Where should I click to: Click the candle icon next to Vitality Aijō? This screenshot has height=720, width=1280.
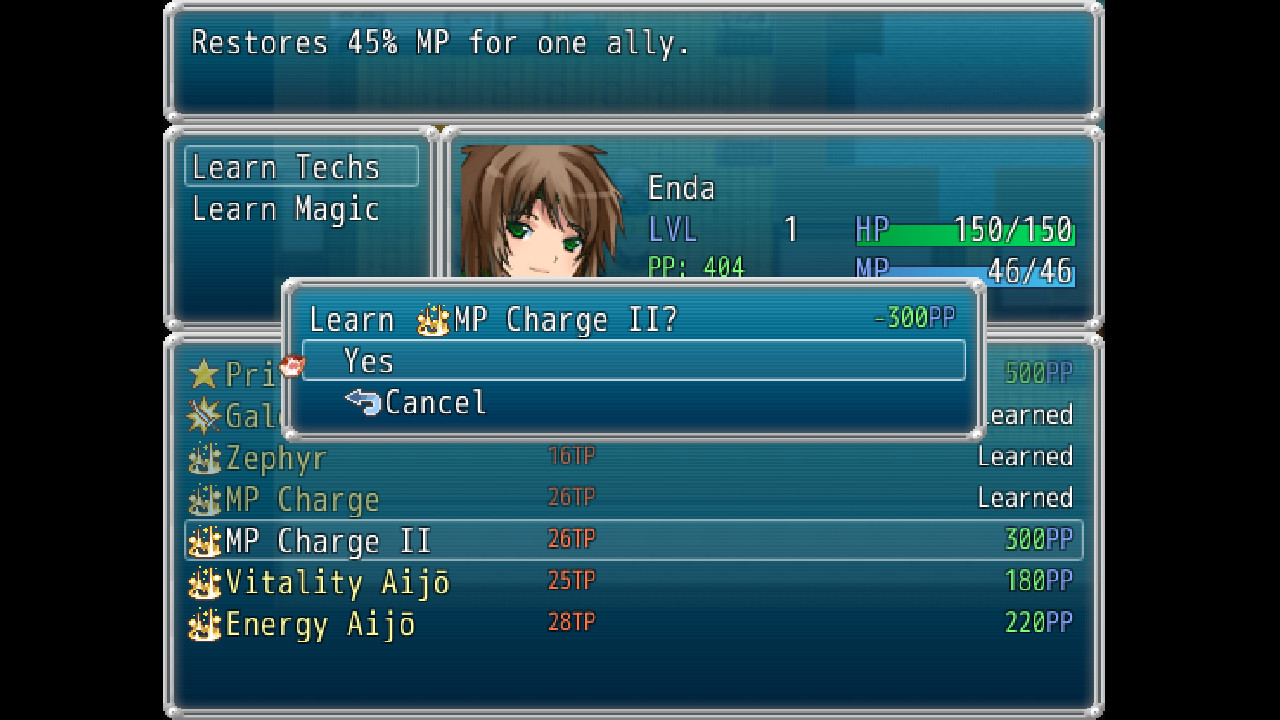pyautogui.click(x=204, y=582)
